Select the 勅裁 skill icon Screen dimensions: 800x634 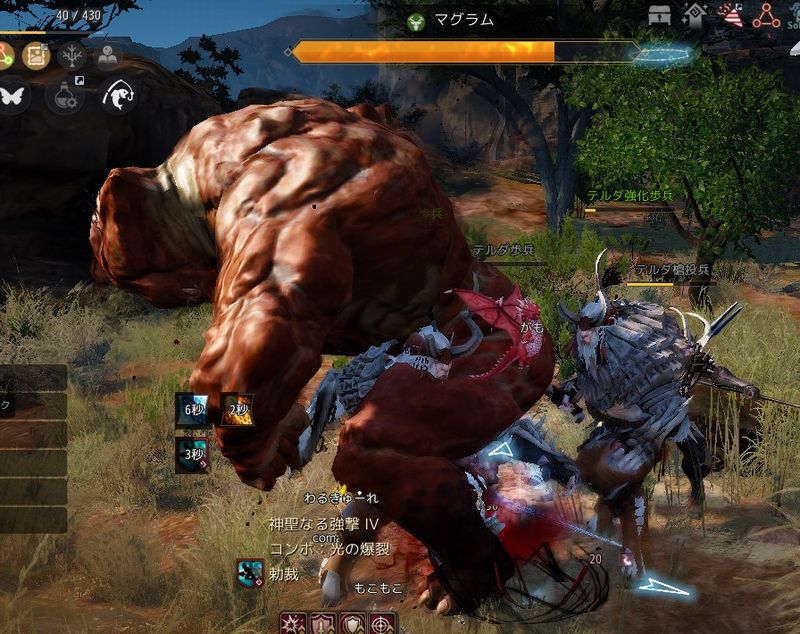pyautogui.click(x=250, y=572)
